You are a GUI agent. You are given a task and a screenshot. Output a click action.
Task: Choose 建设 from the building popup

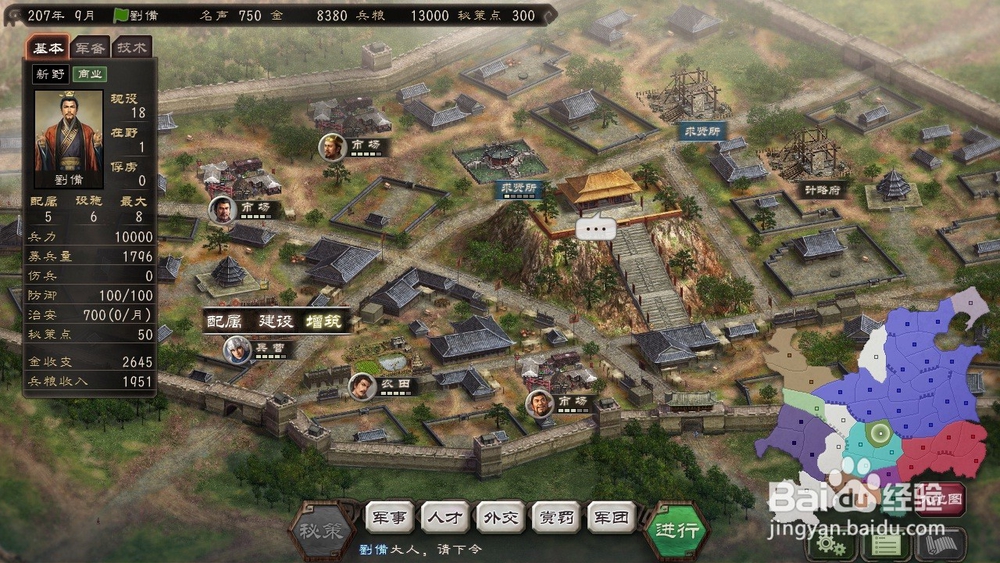tap(277, 320)
